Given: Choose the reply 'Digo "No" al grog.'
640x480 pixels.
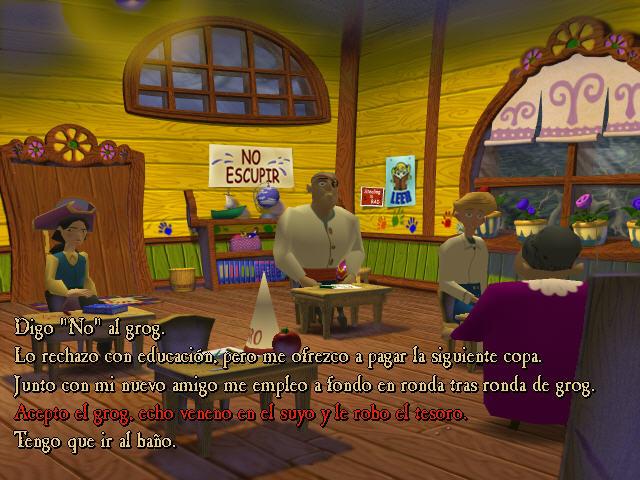Looking at the screenshot, I should [x=89, y=327].
